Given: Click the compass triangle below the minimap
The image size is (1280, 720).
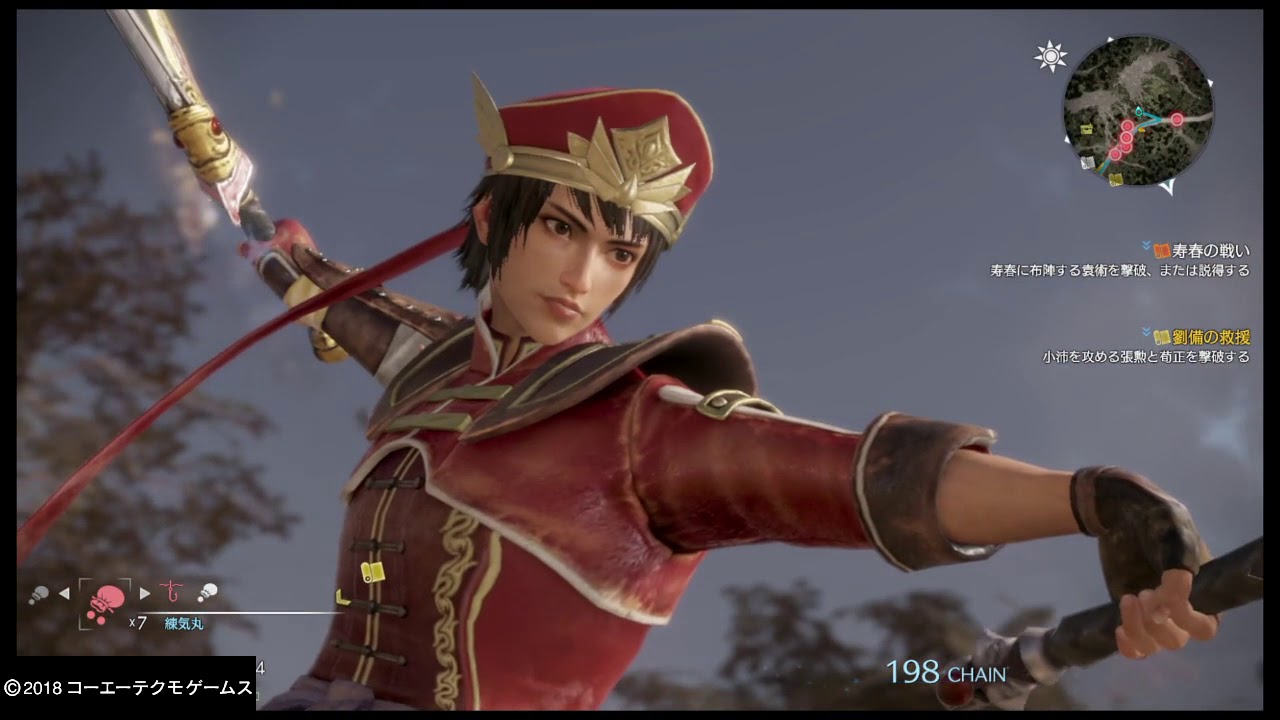Looking at the screenshot, I should pos(1169,186).
